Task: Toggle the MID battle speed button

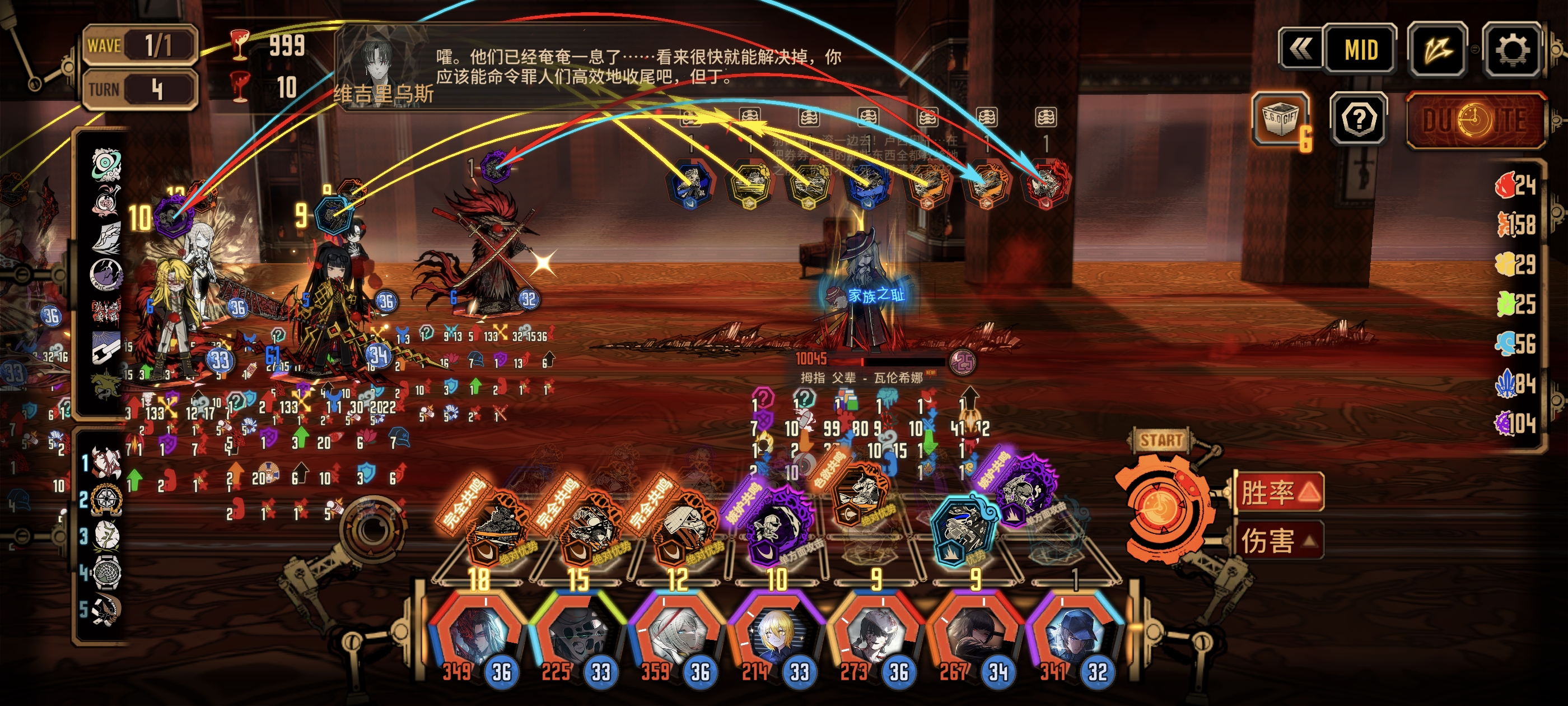Action: (1360, 49)
